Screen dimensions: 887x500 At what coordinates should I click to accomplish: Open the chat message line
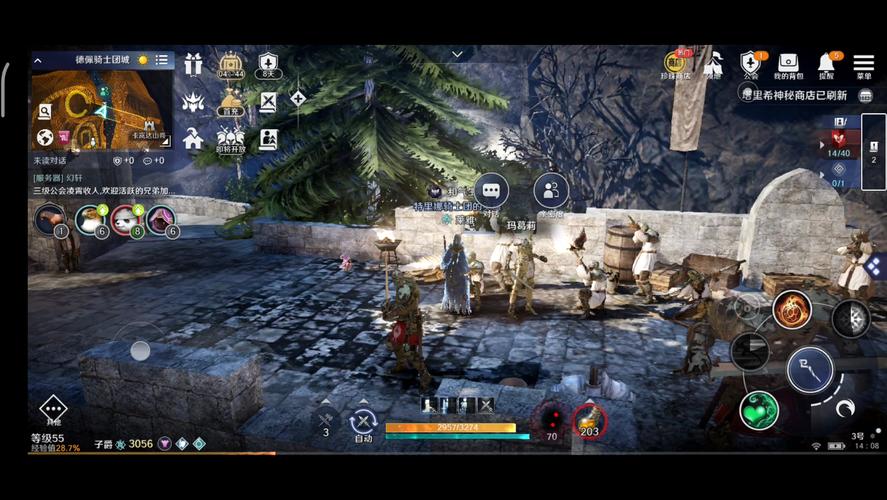[x=103, y=190]
